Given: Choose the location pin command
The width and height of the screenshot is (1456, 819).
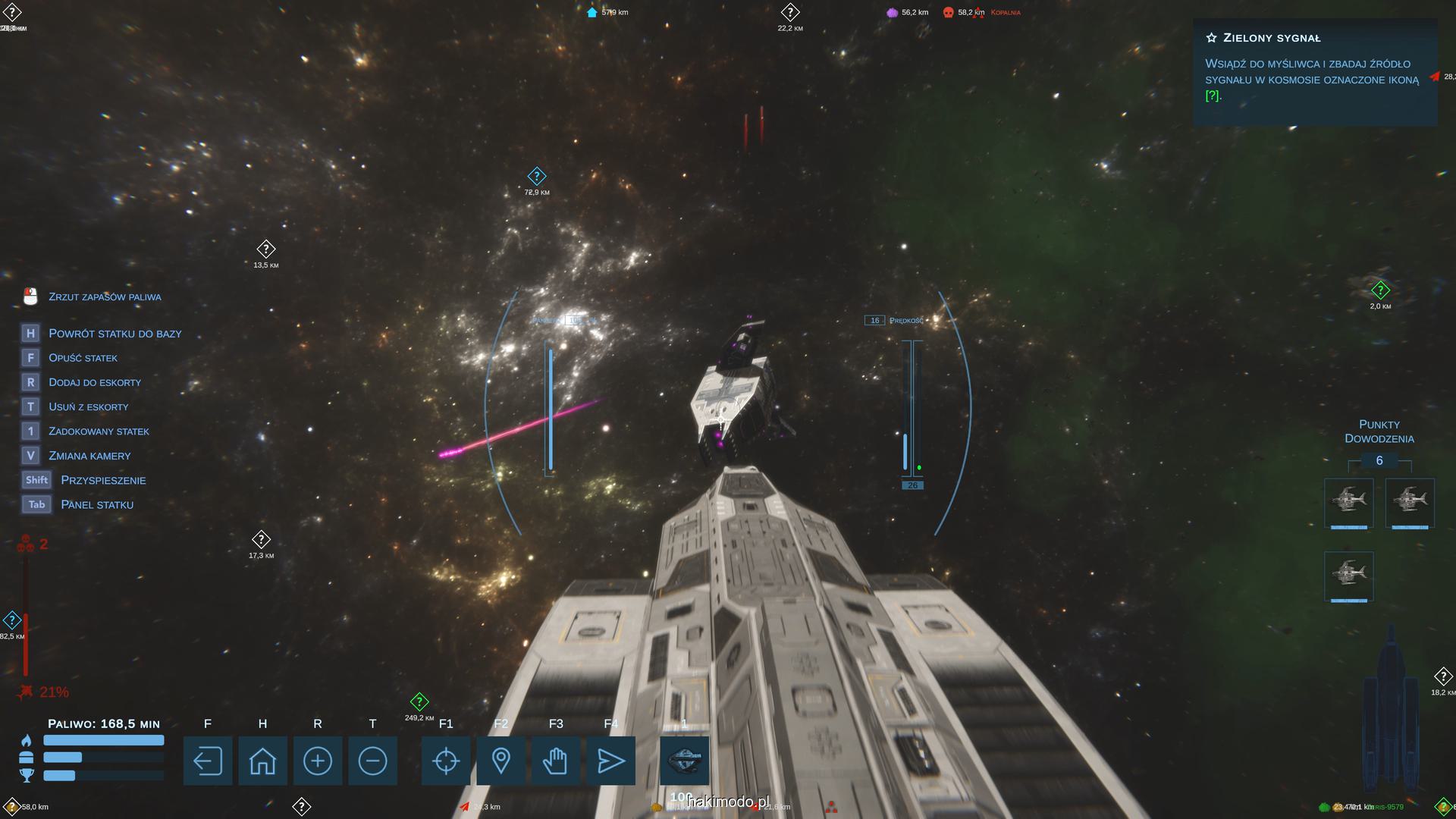Looking at the screenshot, I should pyautogui.click(x=500, y=761).
